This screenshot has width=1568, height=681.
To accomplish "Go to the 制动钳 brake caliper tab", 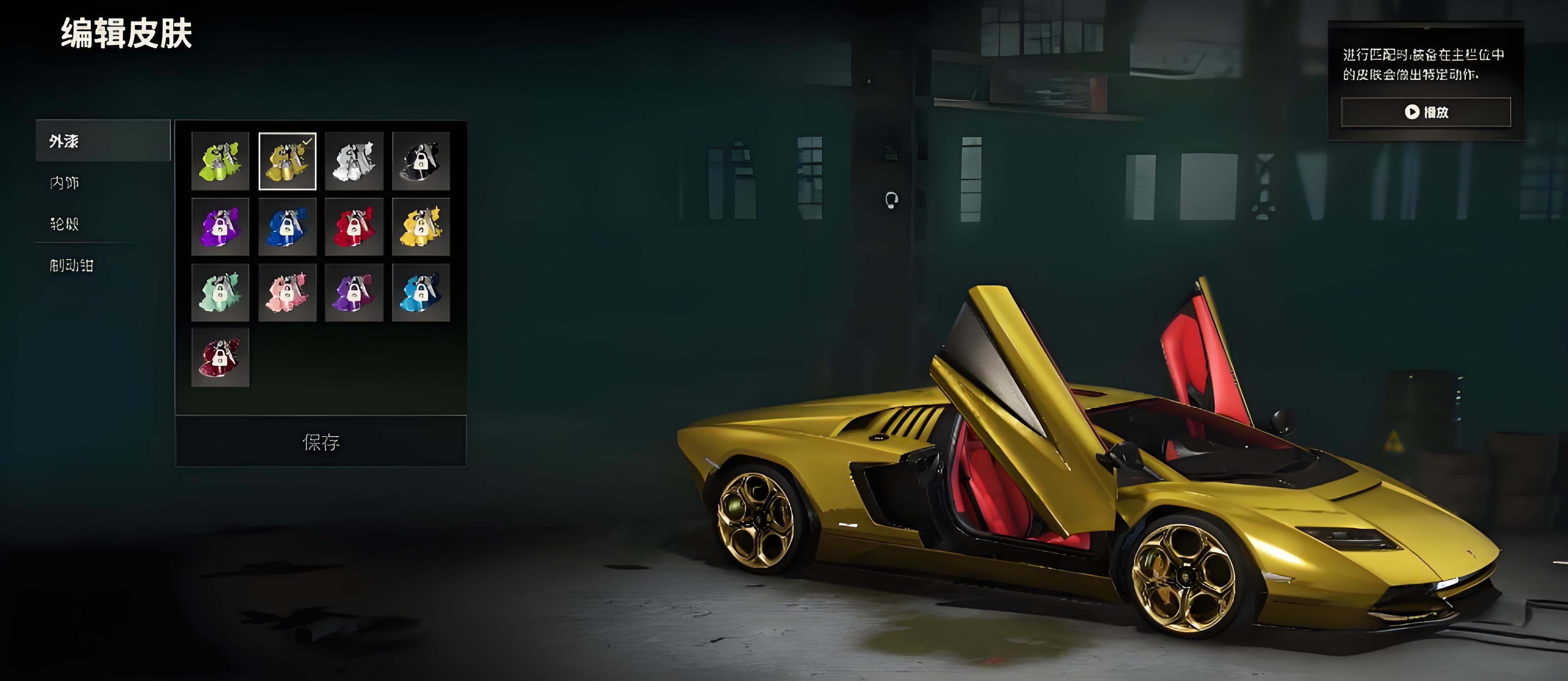I will (x=72, y=265).
